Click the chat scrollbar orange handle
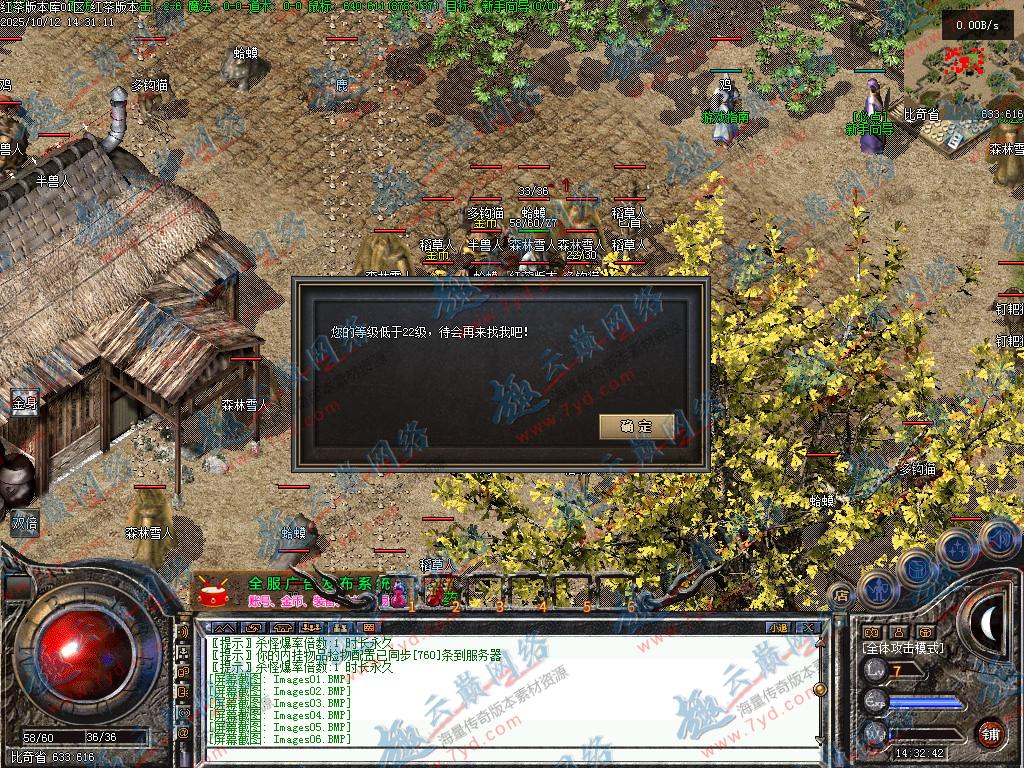Viewport: 1024px width, 768px height. click(819, 689)
